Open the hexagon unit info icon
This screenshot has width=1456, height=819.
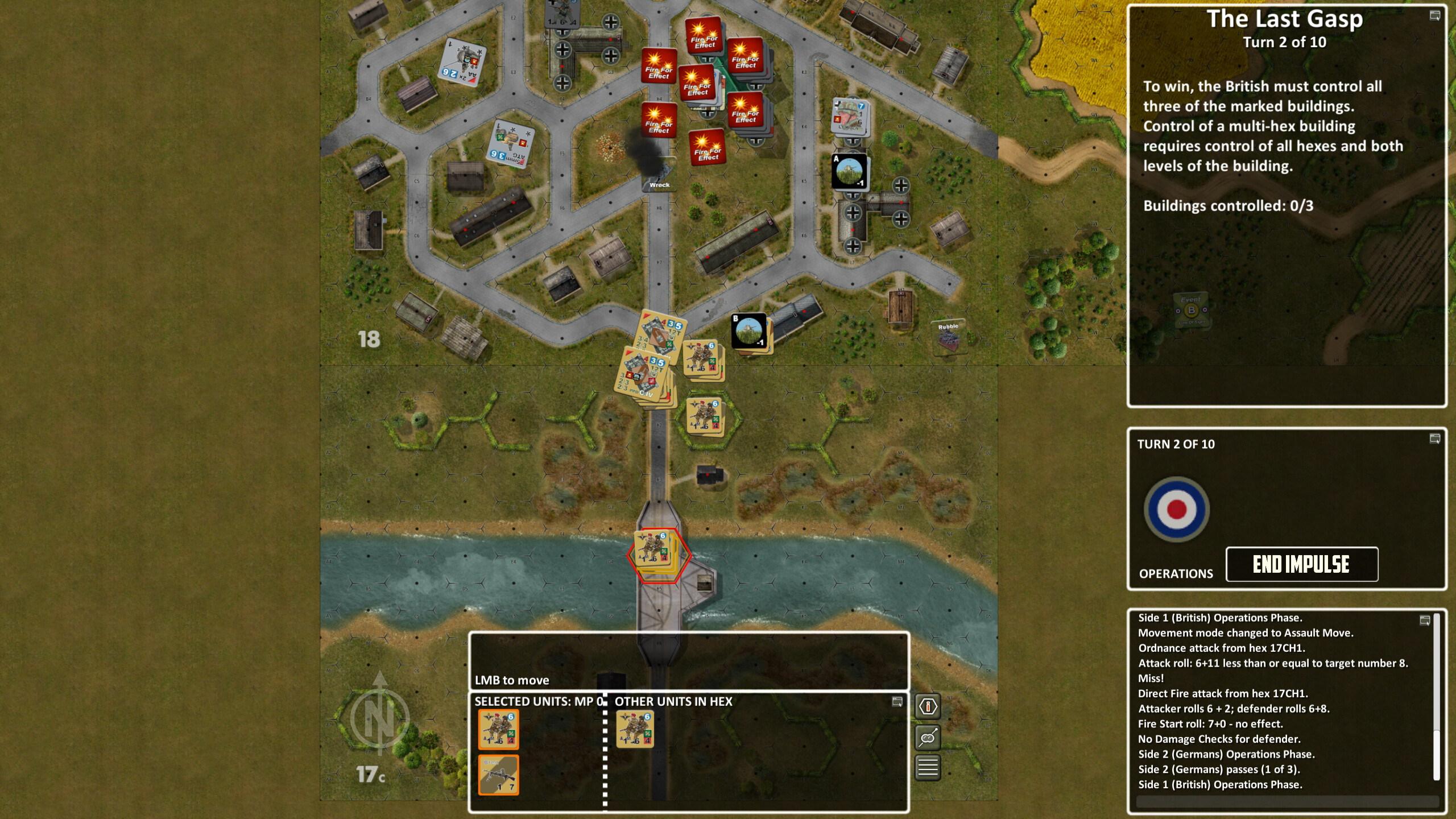click(927, 707)
